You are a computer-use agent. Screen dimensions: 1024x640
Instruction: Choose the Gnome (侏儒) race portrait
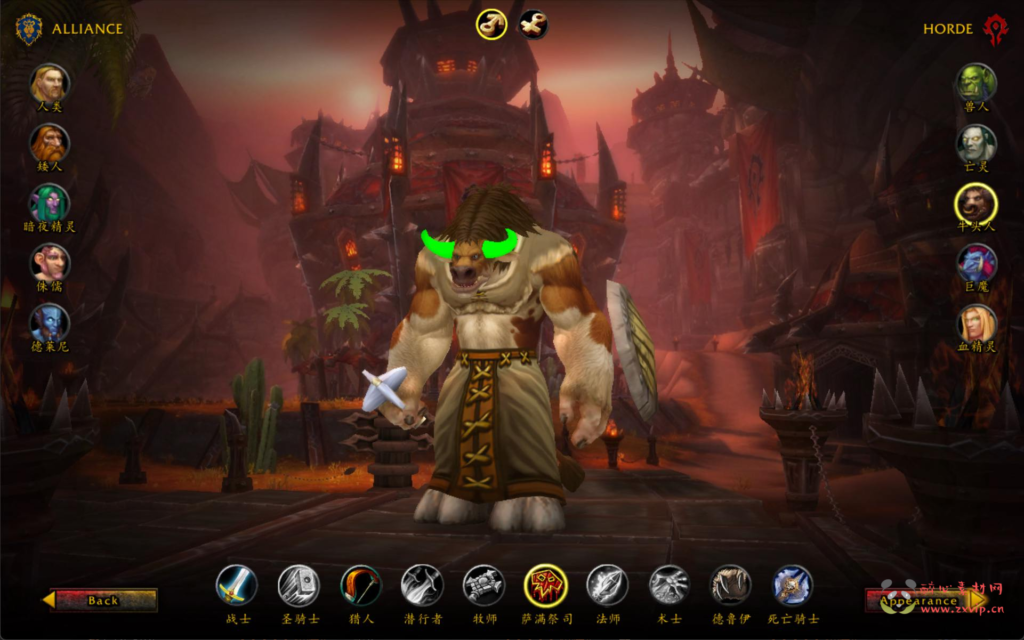point(49,263)
